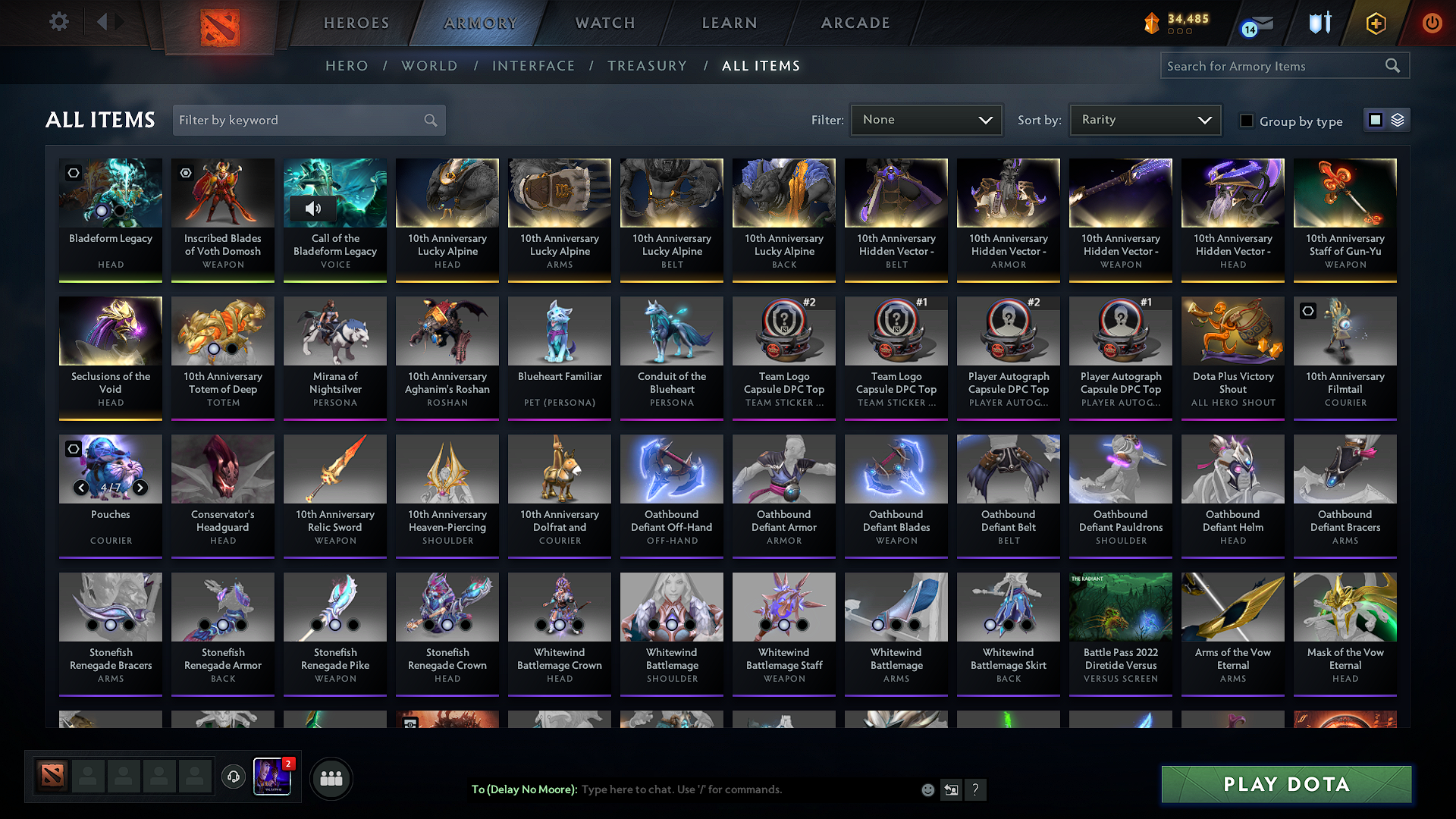Open the friends list people icon
The image size is (1456, 819).
331,778
